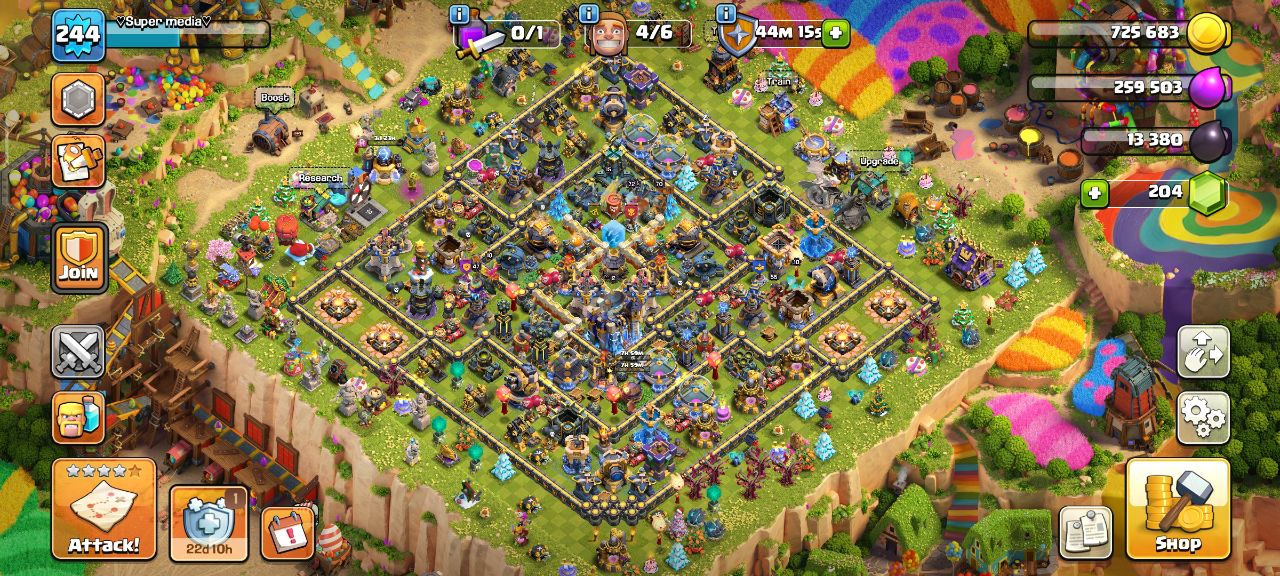Open the crossed swords menu
This screenshot has width=1280, height=576.
pos(78,352)
